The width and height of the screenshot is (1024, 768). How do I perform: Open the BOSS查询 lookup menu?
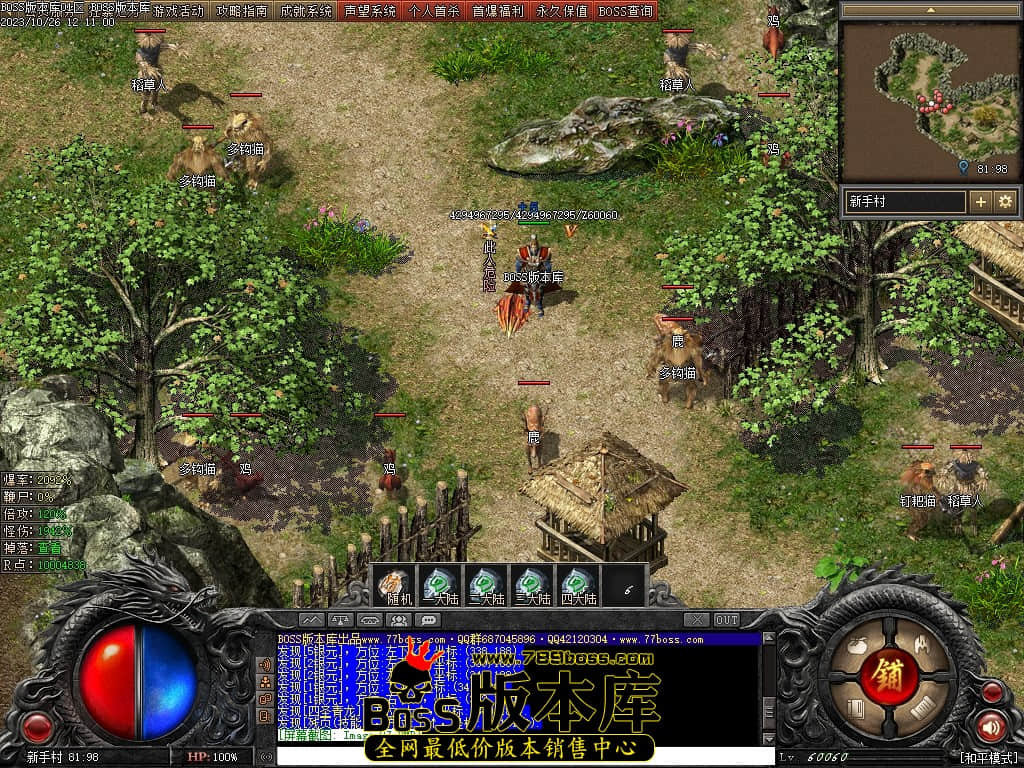[626, 11]
